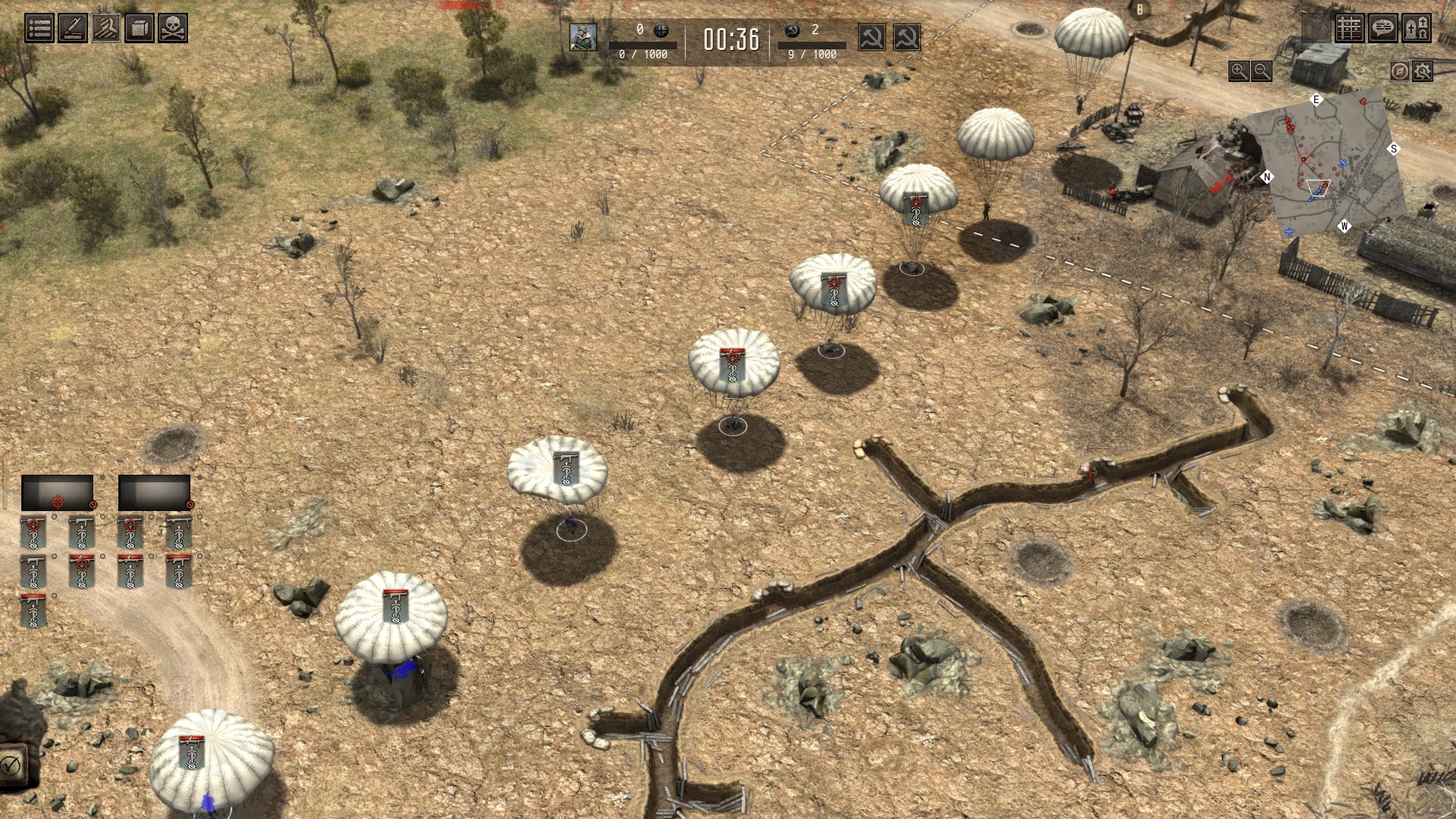Open the chat speech bubble
The width and height of the screenshot is (1456, 819).
coord(1382,29)
